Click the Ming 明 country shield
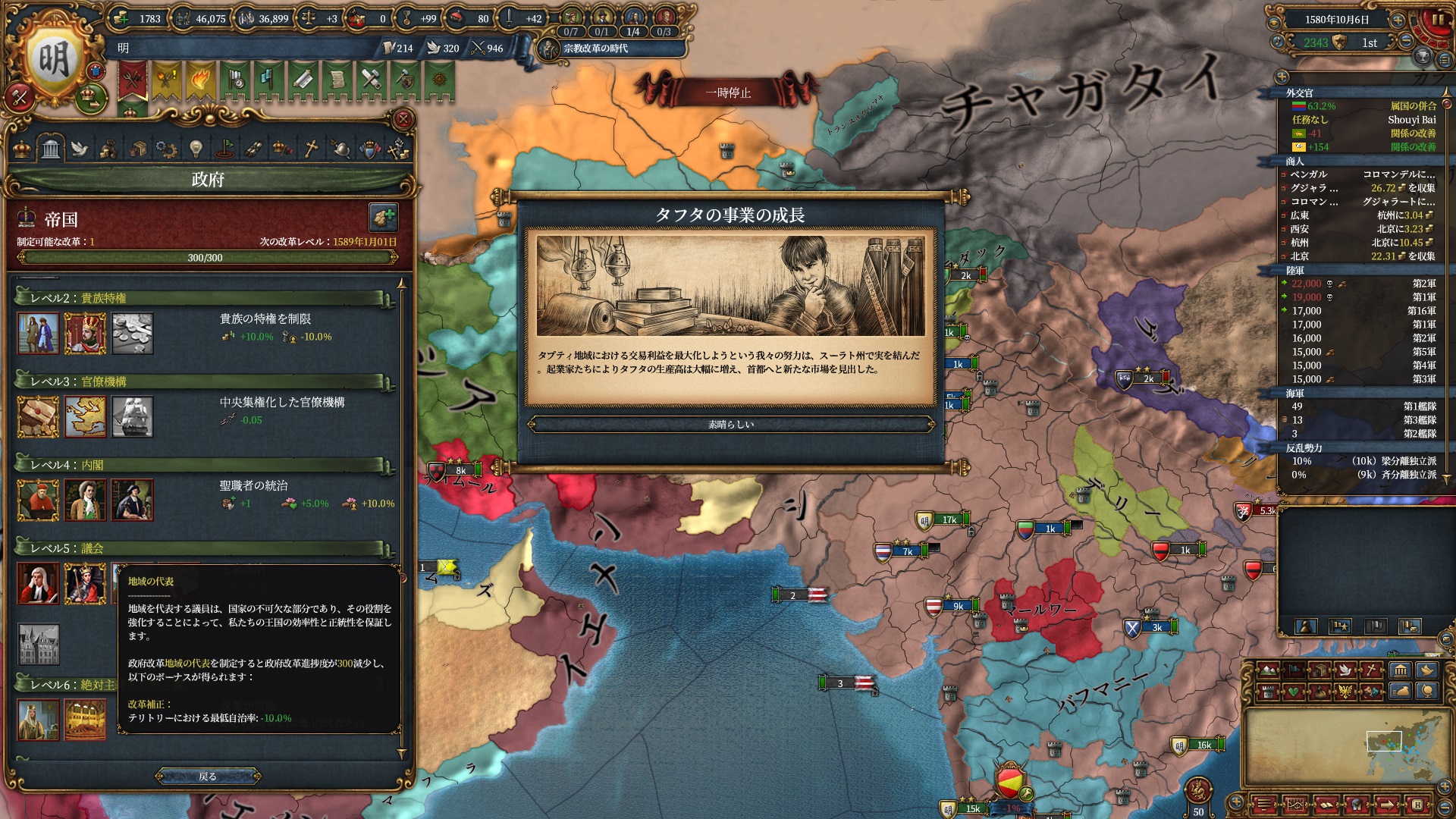 coord(53,61)
